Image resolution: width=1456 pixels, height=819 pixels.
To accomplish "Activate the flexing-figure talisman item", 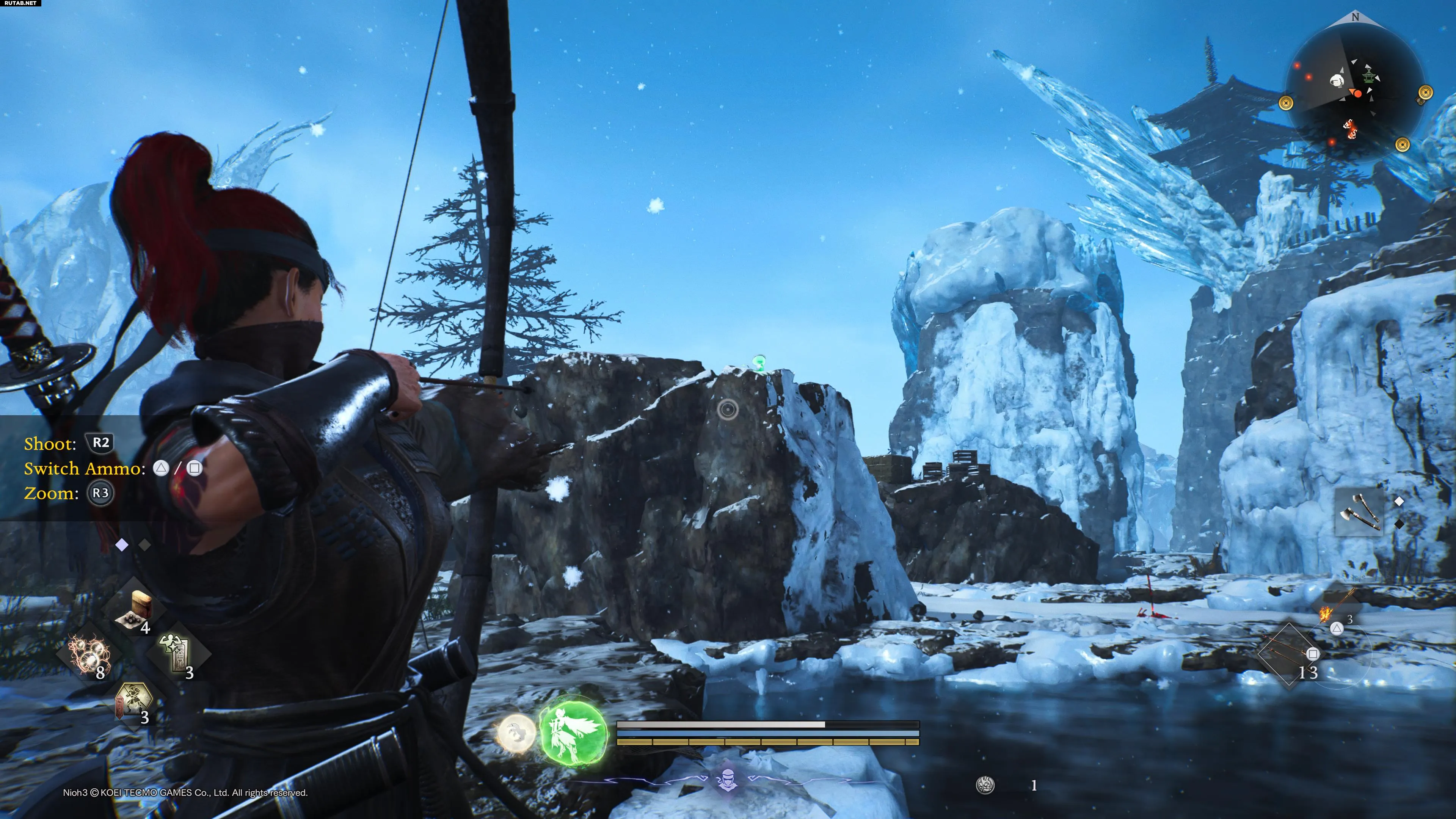I will [x=177, y=654].
